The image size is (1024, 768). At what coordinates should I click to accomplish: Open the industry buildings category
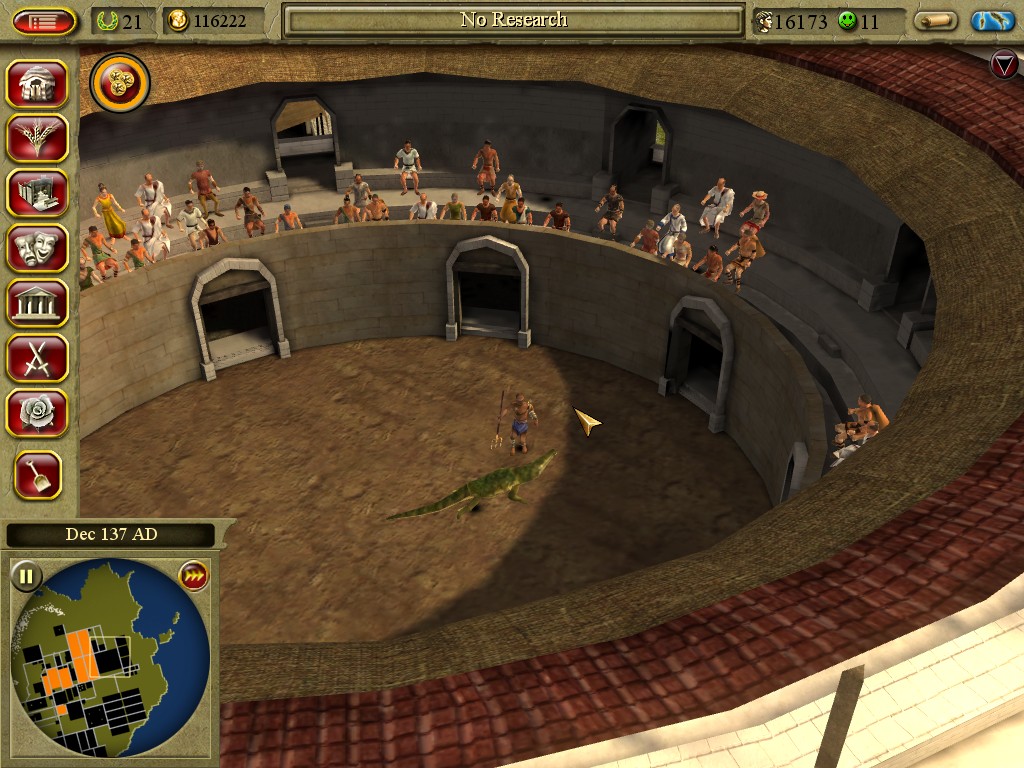[38, 193]
